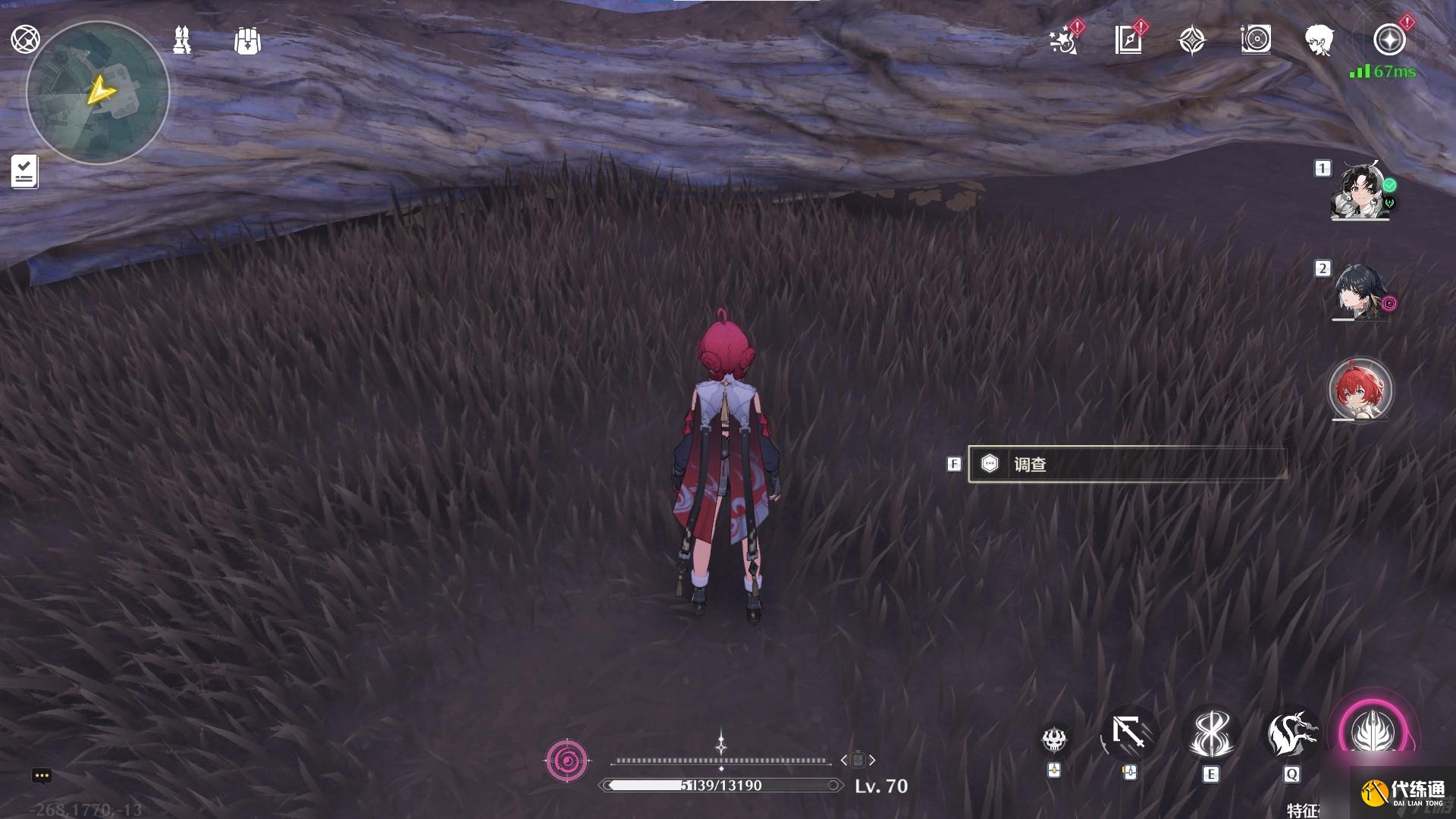
Task: Use the resonance skill icon labeled E
Action: [x=1210, y=733]
